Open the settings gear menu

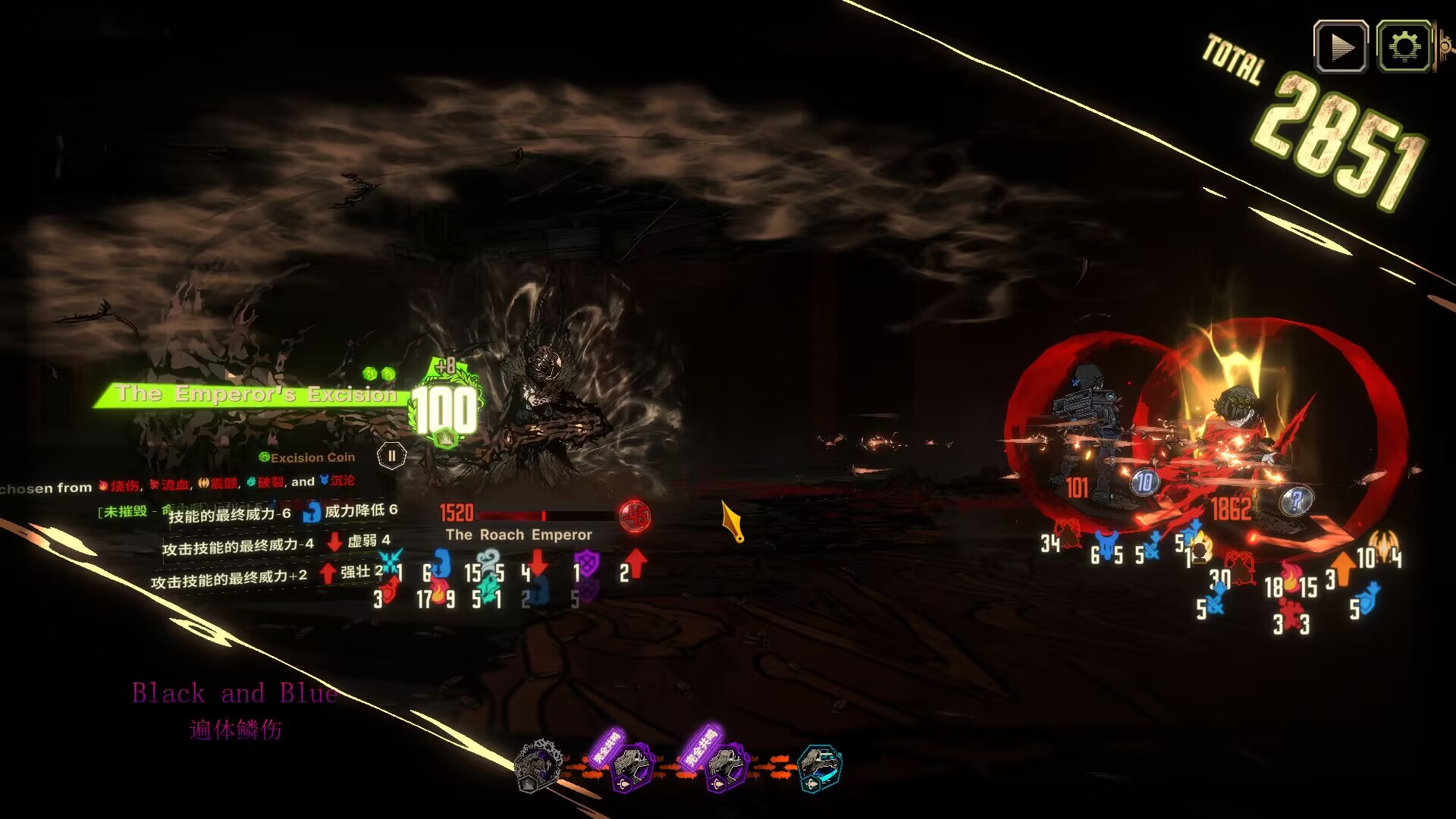coord(1404,47)
